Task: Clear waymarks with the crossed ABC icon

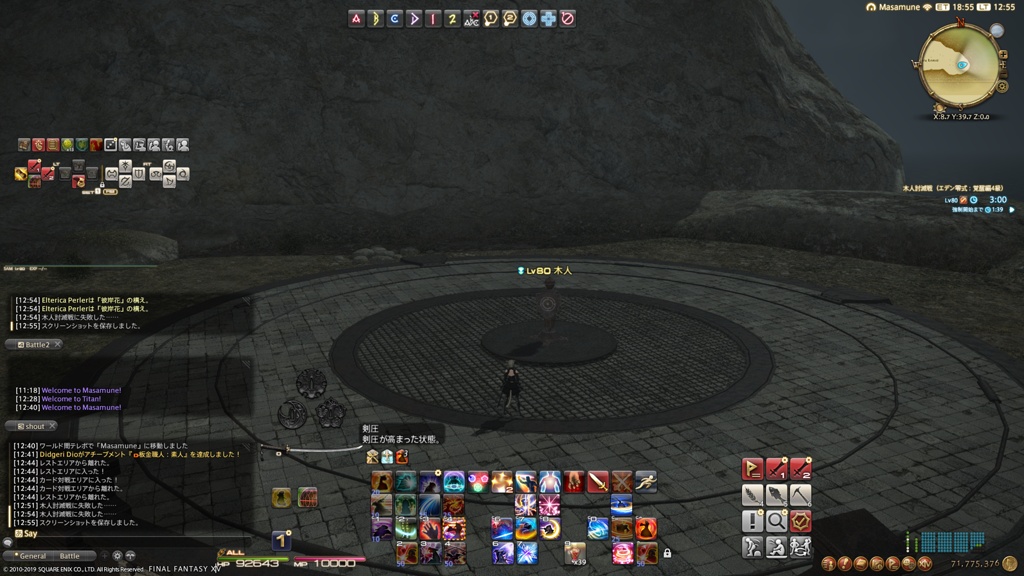Action: pyautogui.click(x=471, y=18)
